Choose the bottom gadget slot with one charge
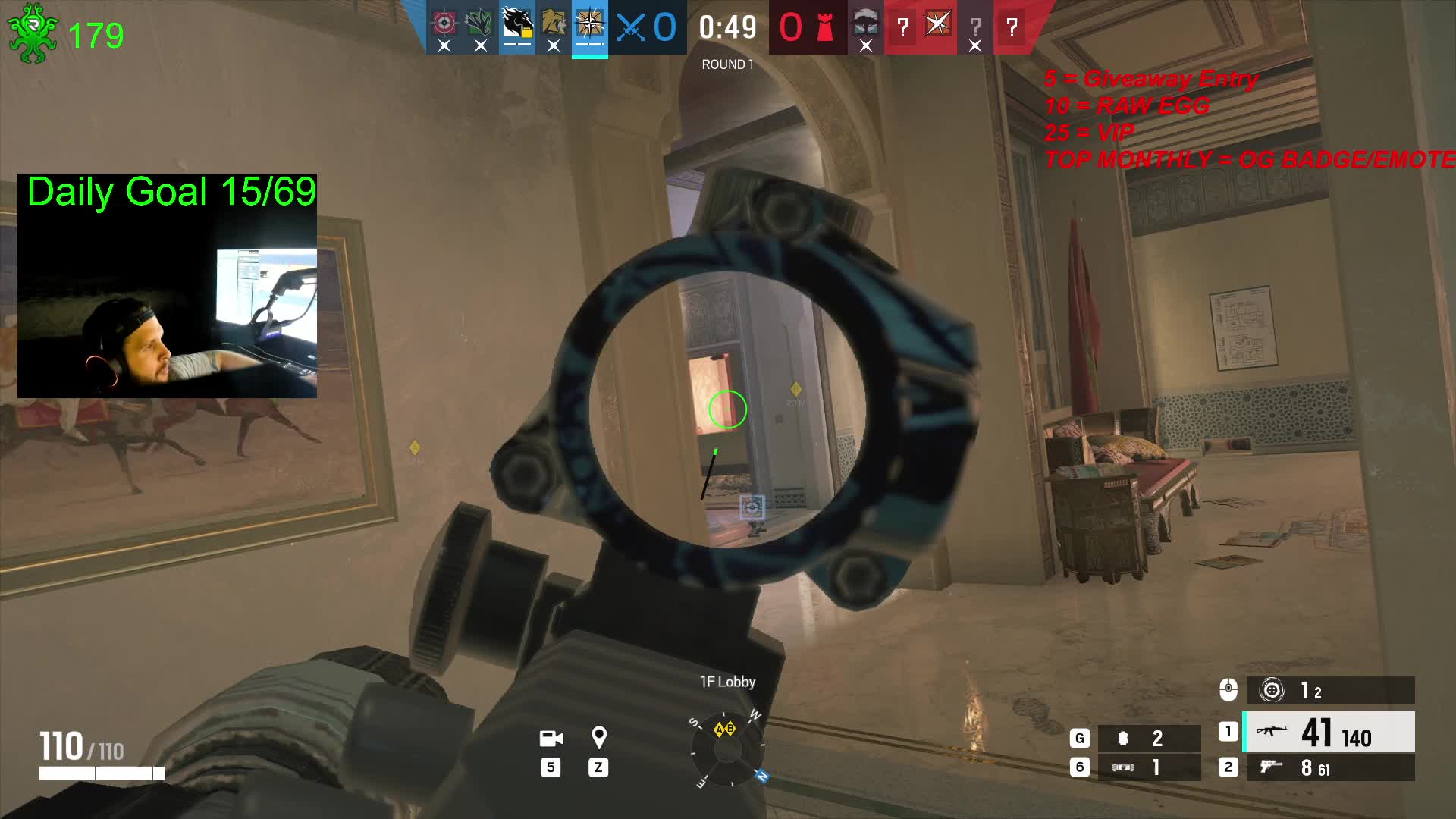 [1148, 767]
